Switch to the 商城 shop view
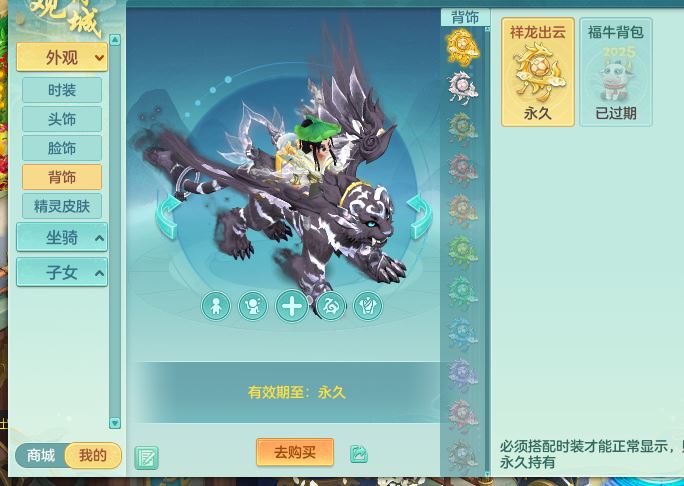Screen dimensions: 684x486 coord(41,456)
